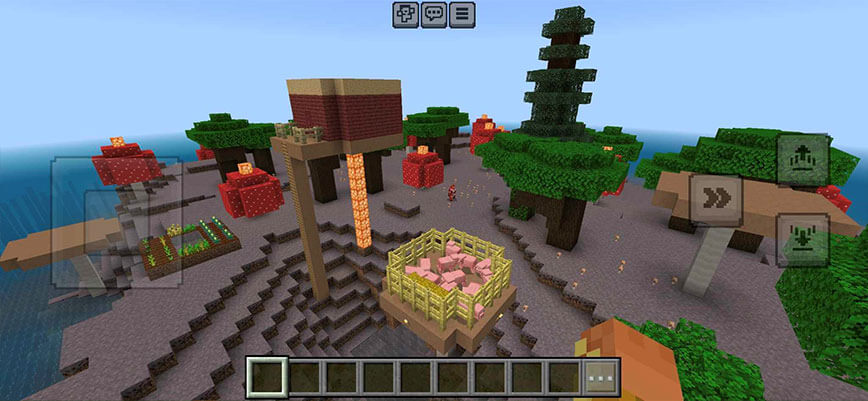868x401 pixels.
Task: Tap the fly down arrow button
Action: coord(802,240)
